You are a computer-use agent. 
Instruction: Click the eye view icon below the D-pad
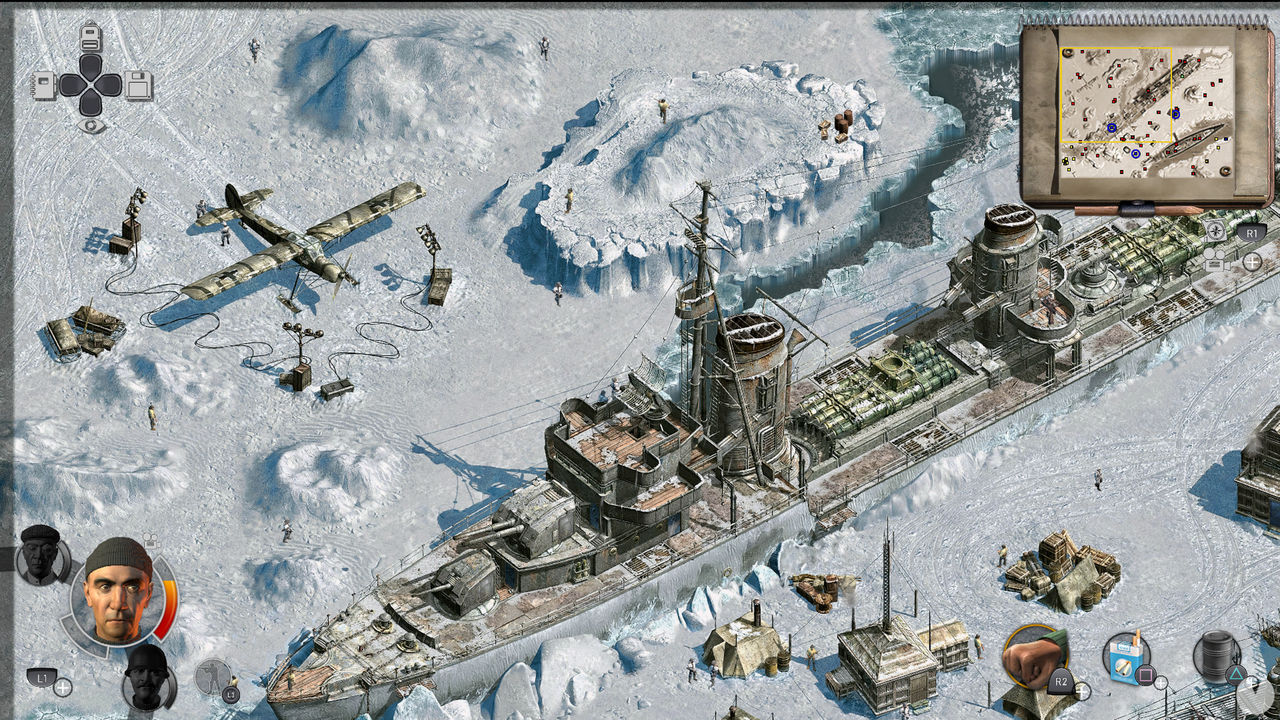click(92, 125)
